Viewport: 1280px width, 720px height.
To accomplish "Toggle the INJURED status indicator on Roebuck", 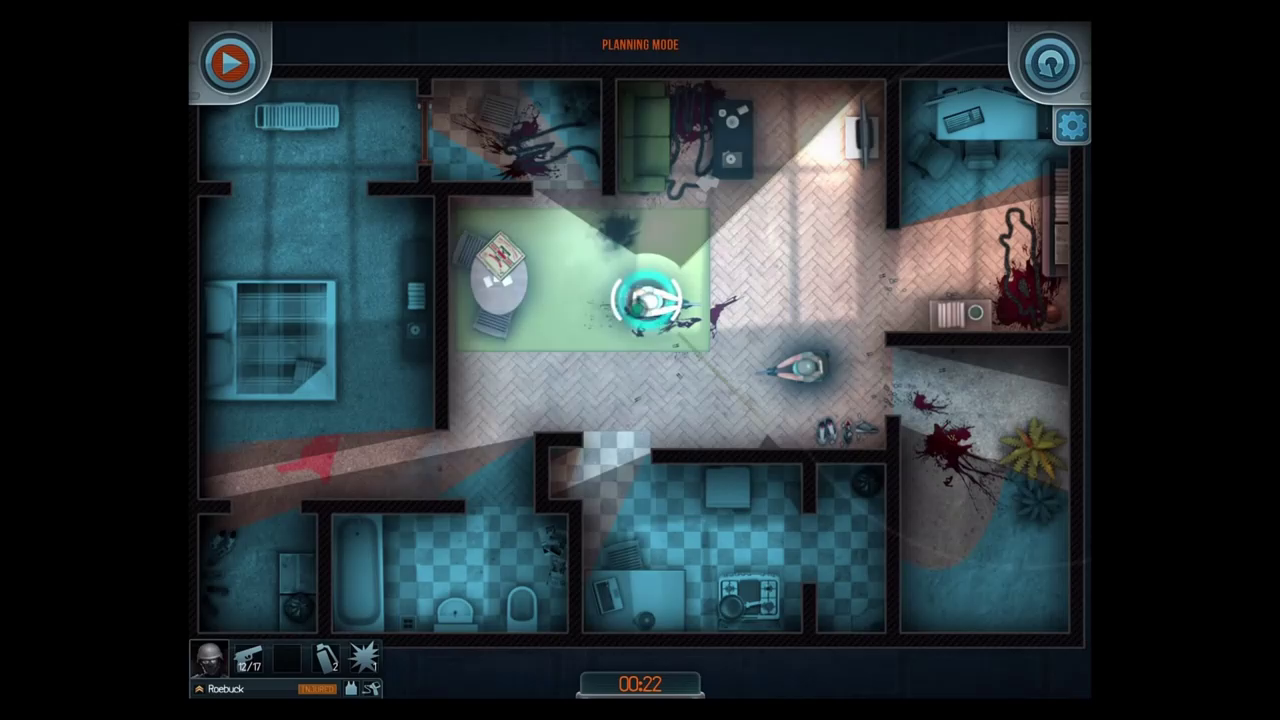I will pyautogui.click(x=317, y=688).
